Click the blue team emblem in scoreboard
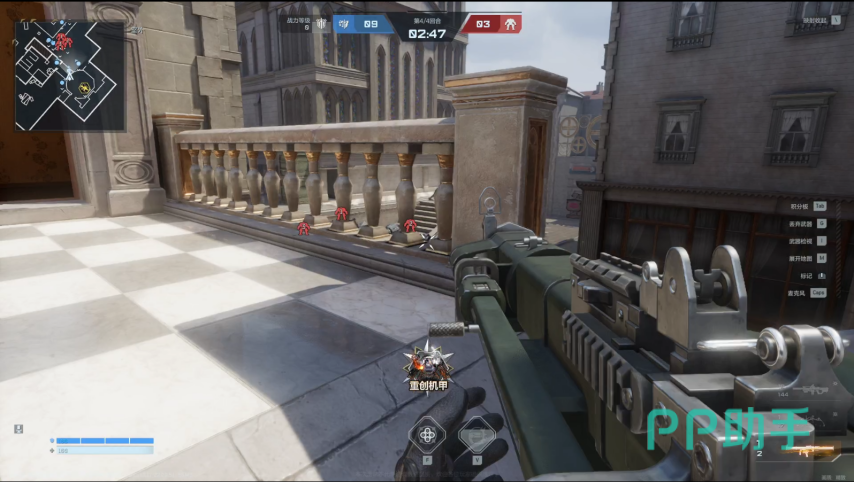The width and height of the screenshot is (854, 482). [x=344, y=24]
